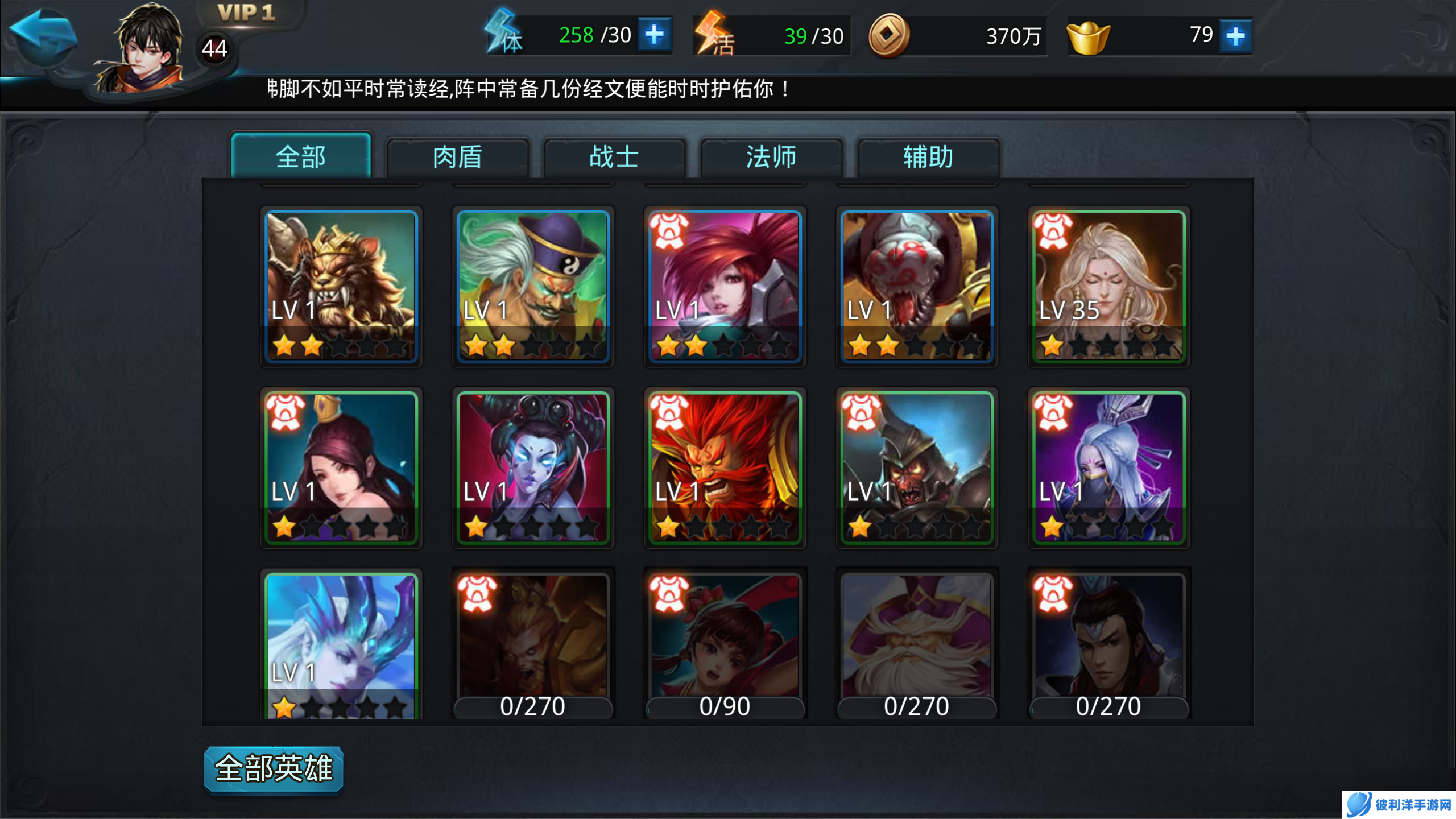This screenshot has width=1456, height=819.
Task: Open the 法师 tab
Action: (x=771, y=158)
